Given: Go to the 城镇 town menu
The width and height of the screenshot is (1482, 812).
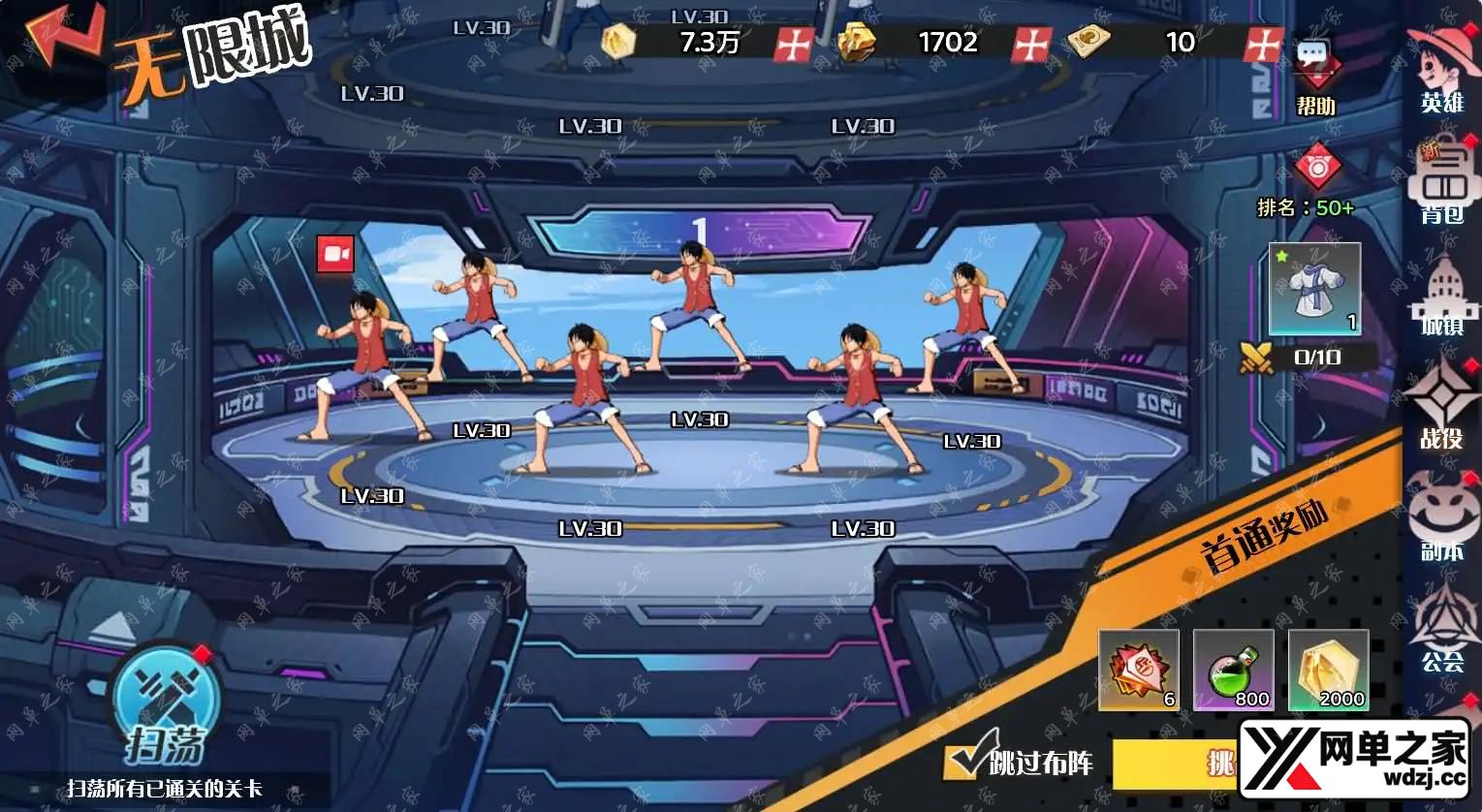Looking at the screenshot, I should [1443, 296].
